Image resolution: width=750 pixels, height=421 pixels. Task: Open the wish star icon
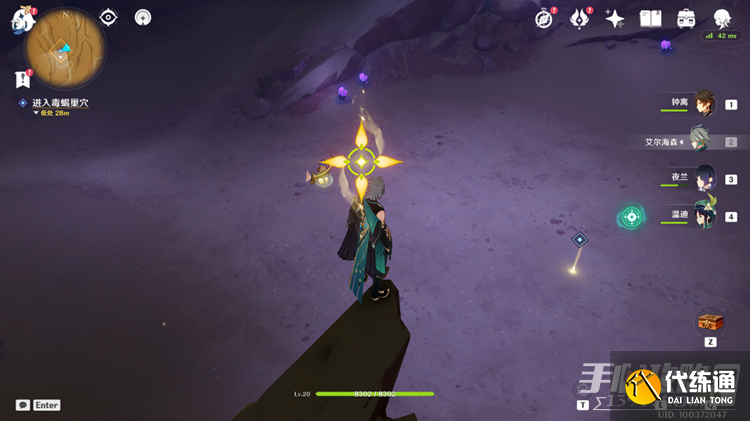point(615,18)
